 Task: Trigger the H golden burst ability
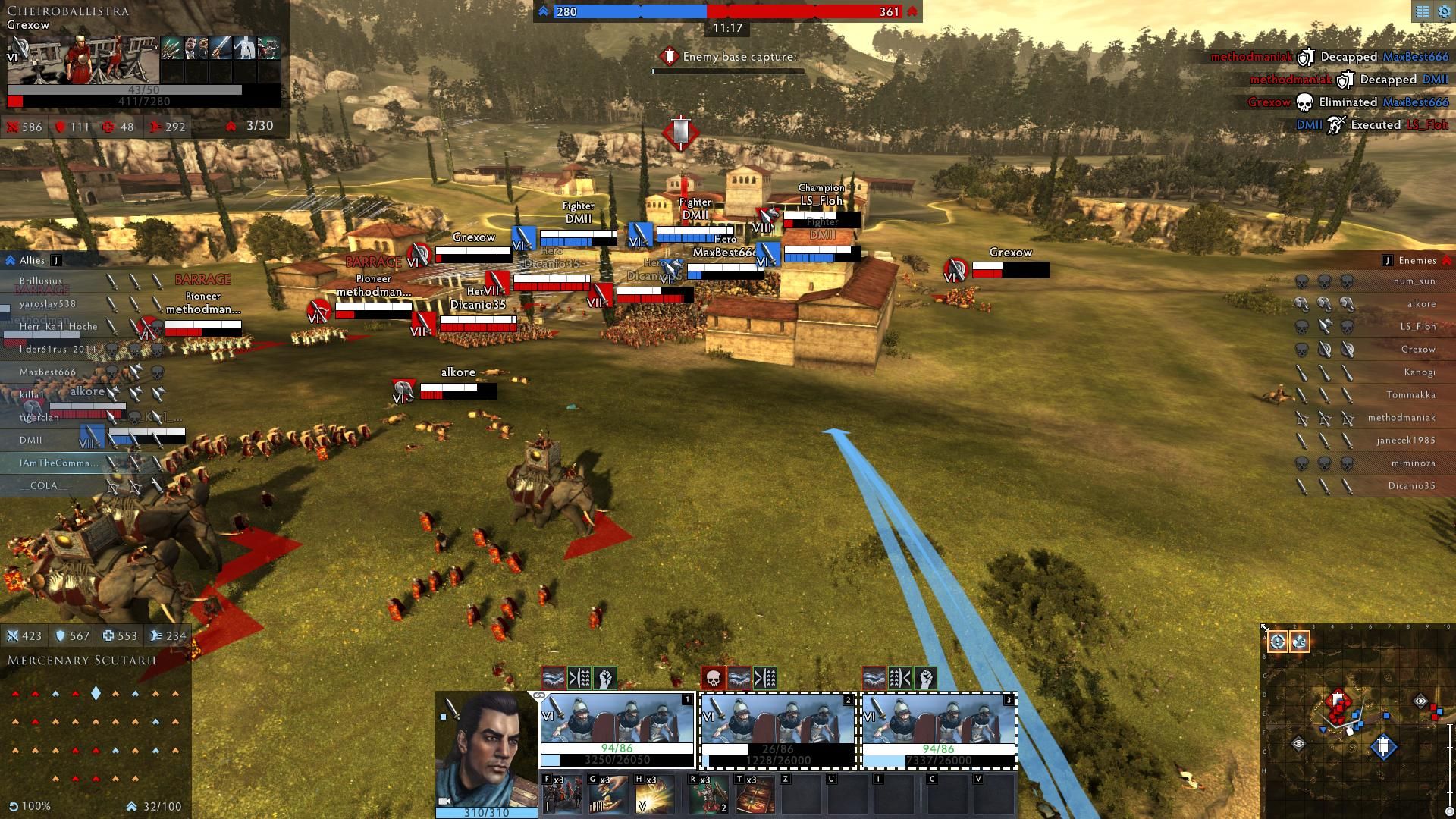point(654,793)
